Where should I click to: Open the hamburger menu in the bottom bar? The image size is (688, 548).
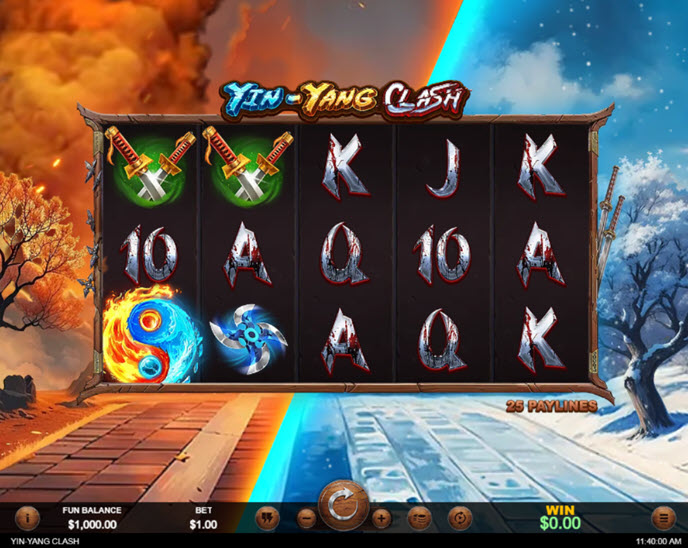point(662,518)
